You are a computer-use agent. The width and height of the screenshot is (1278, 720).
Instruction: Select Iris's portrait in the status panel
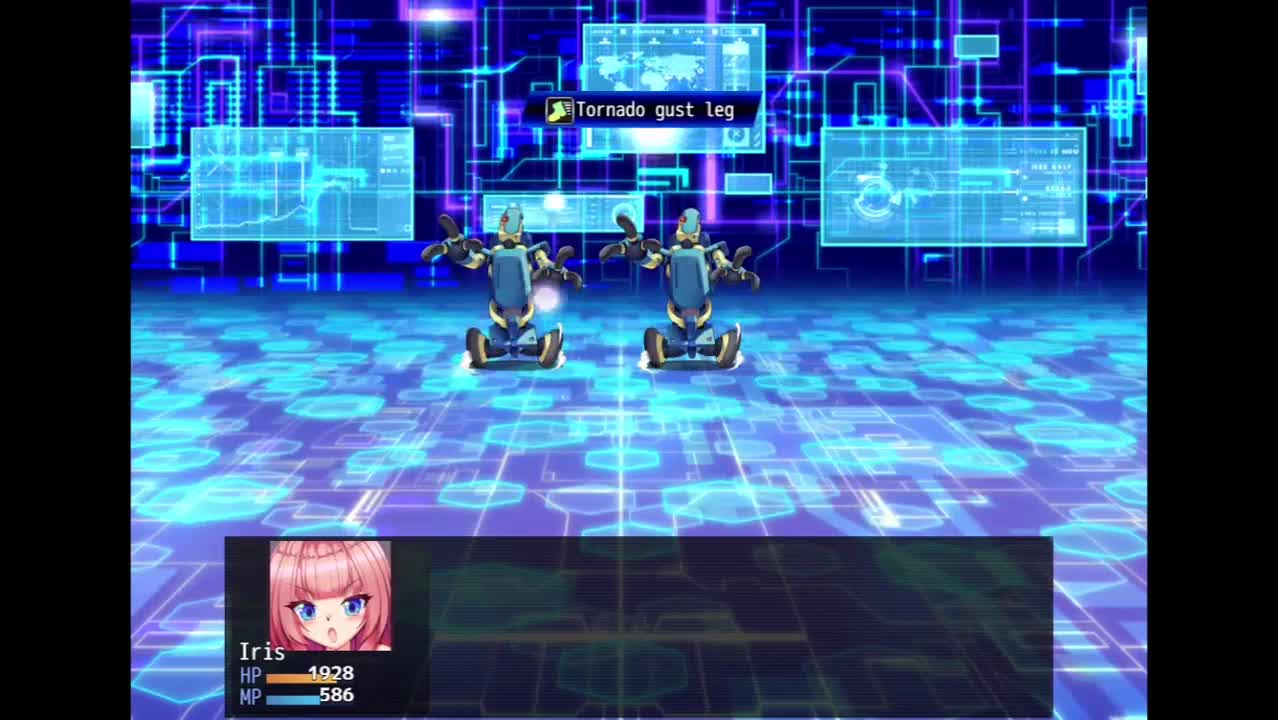[330, 596]
